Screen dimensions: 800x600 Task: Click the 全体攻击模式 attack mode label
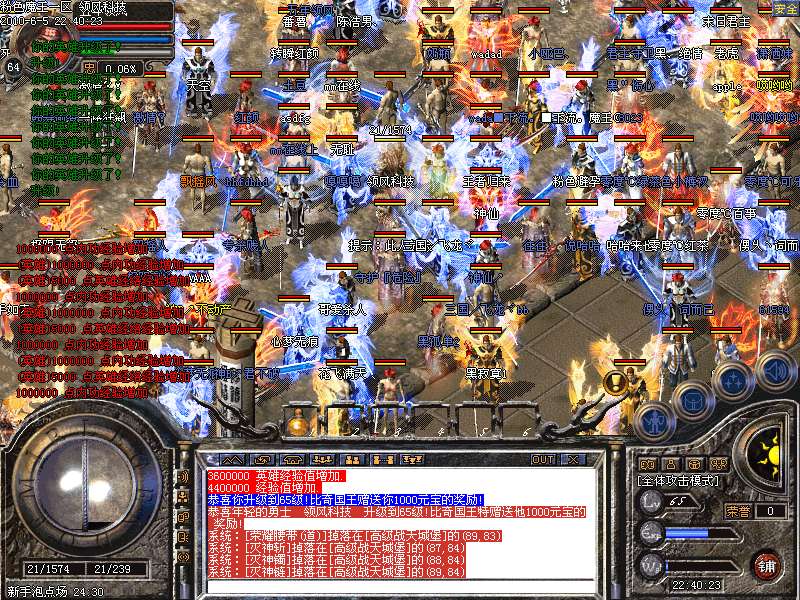point(676,481)
